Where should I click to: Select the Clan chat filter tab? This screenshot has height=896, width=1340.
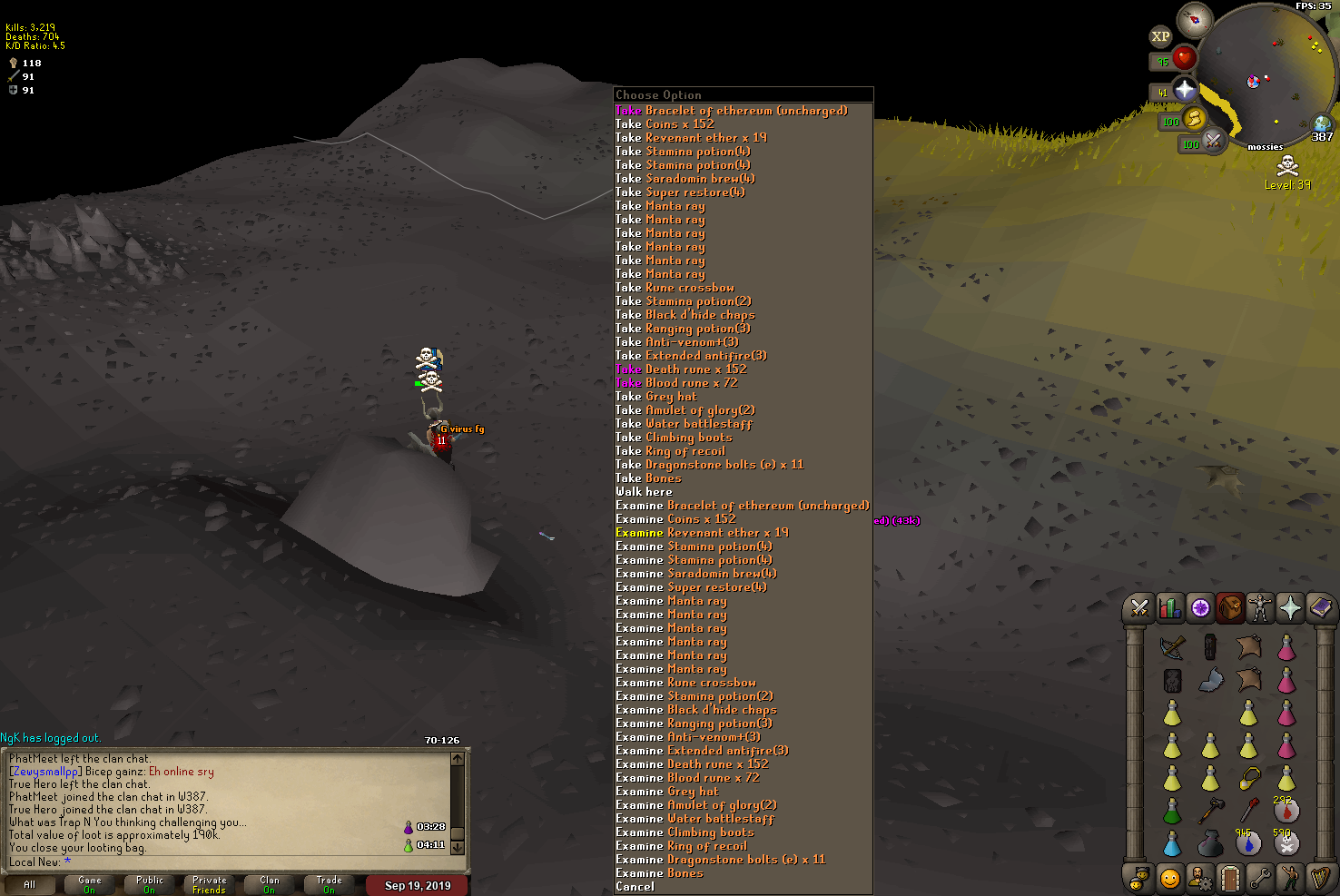[270, 884]
